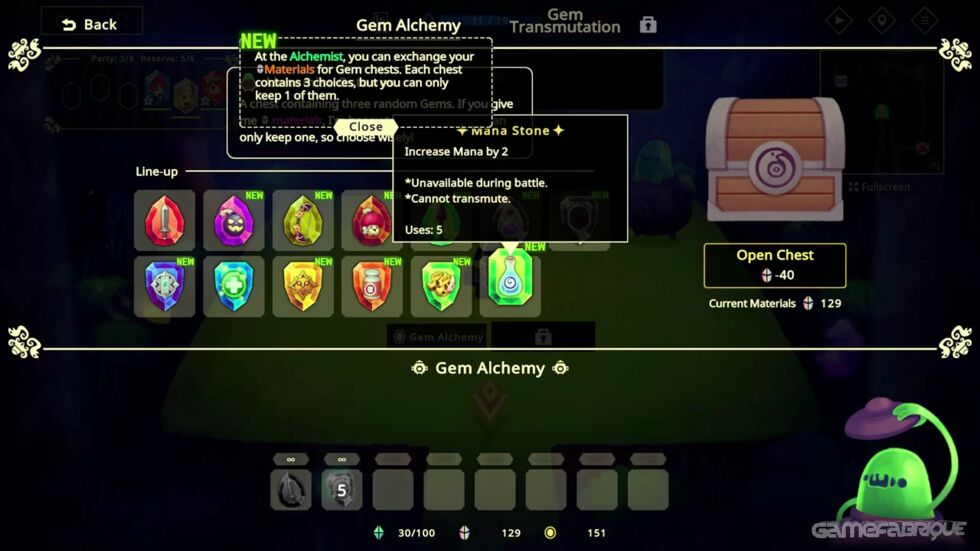This screenshot has height=551, width=980.
Task: Close the Alchemist tutorial tooltip
Action: (366, 127)
